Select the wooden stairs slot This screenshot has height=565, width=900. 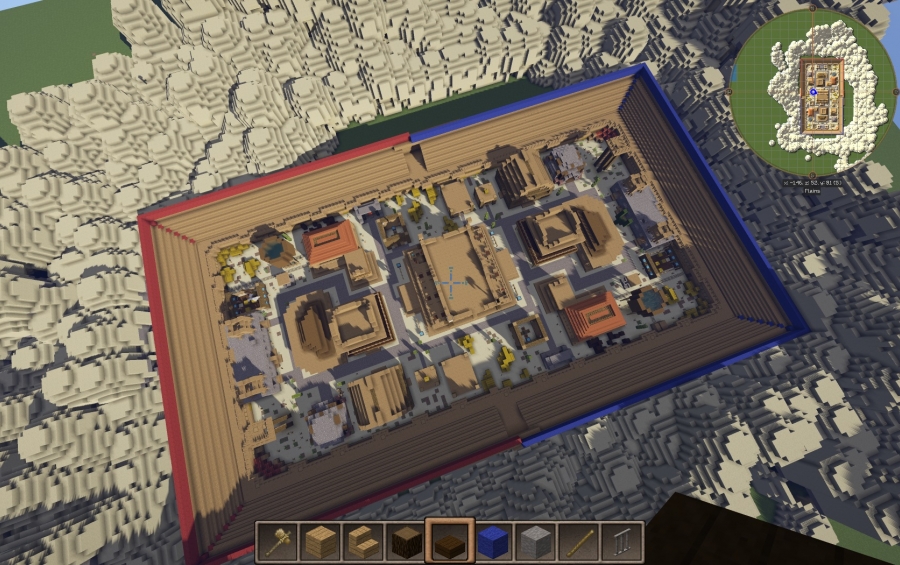[x=362, y=542]
